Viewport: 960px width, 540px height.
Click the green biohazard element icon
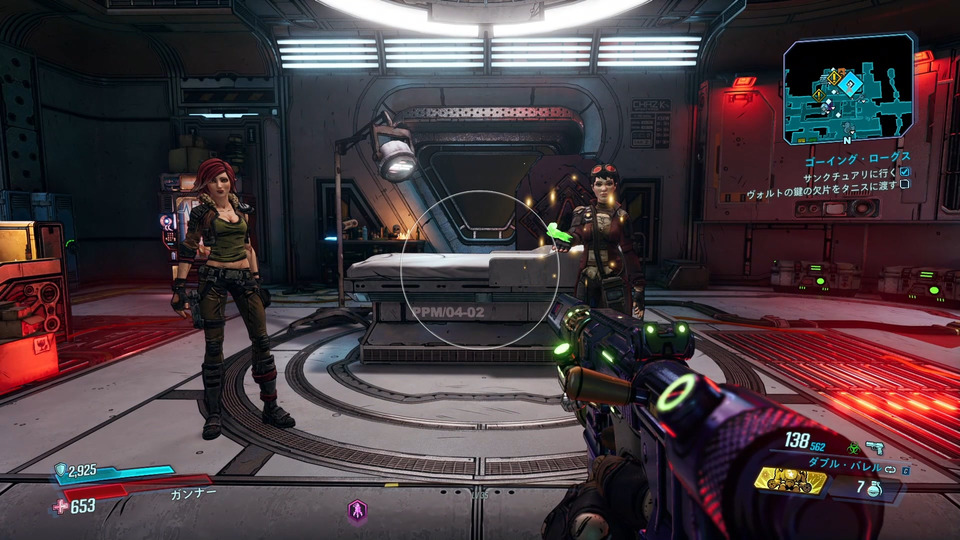(854, 448)
